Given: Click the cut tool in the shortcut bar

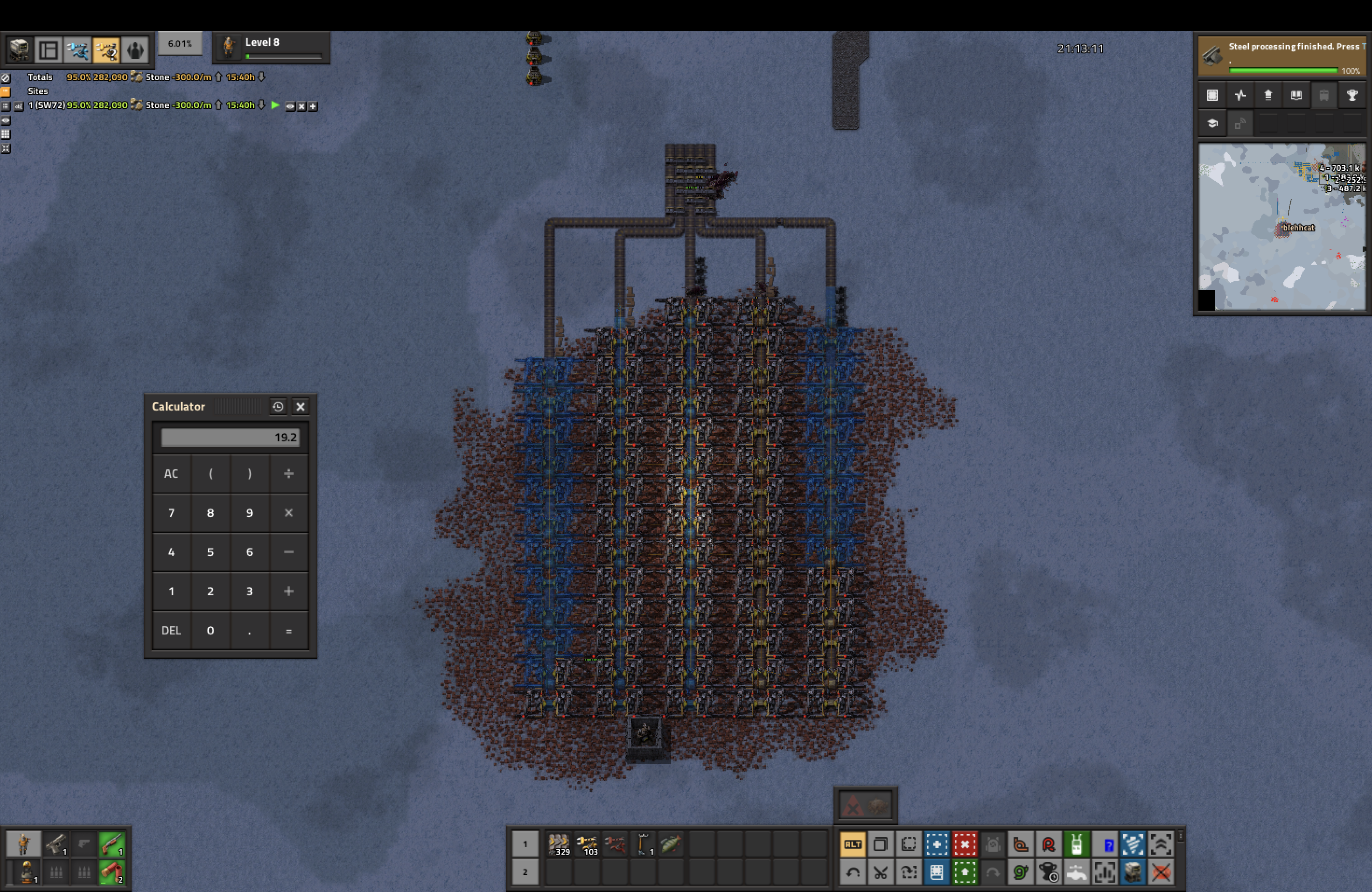Looking at the screenshot, I should coord(881,873).
